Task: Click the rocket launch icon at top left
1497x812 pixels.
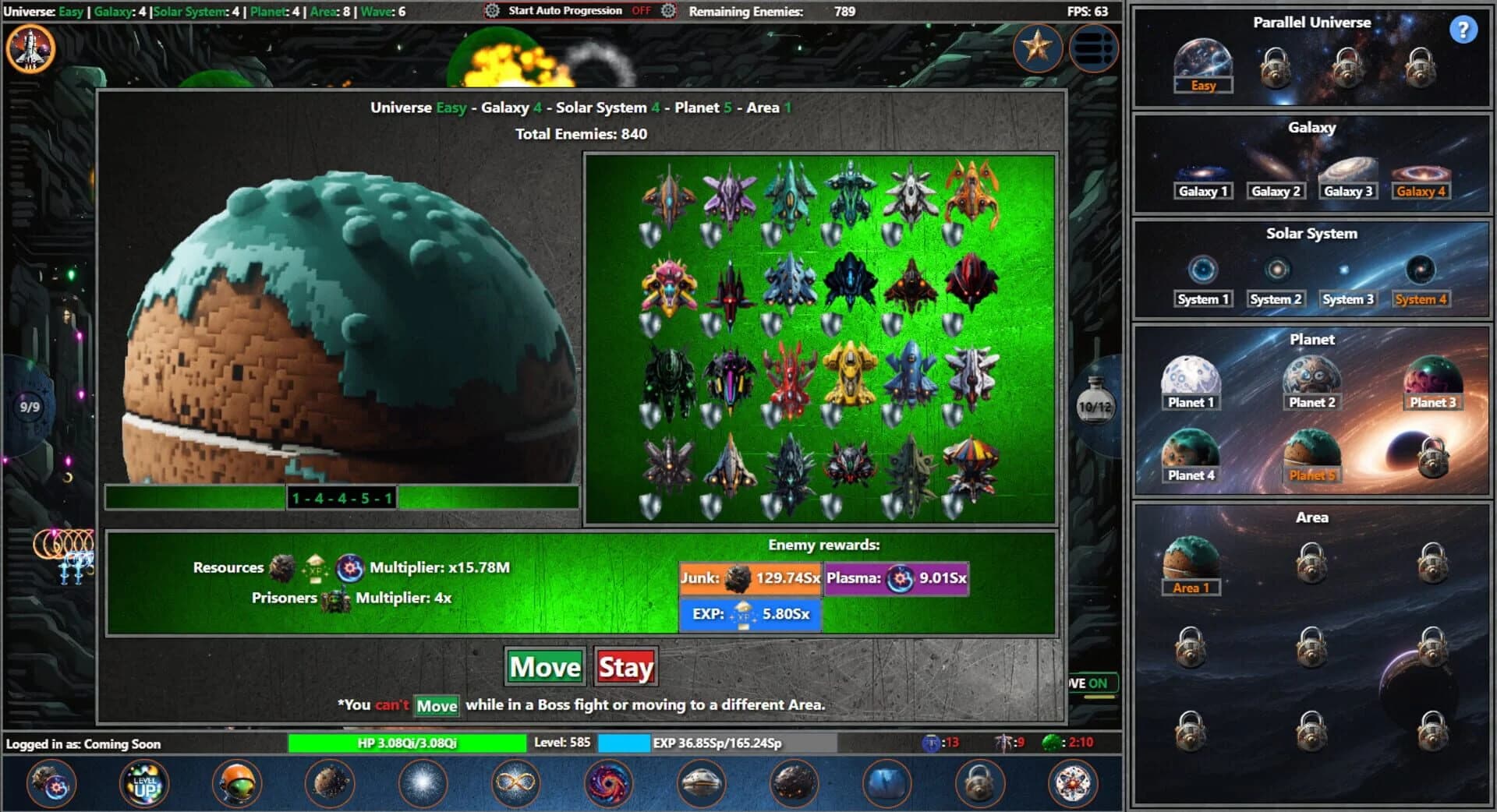Action: tap(31, 48)
